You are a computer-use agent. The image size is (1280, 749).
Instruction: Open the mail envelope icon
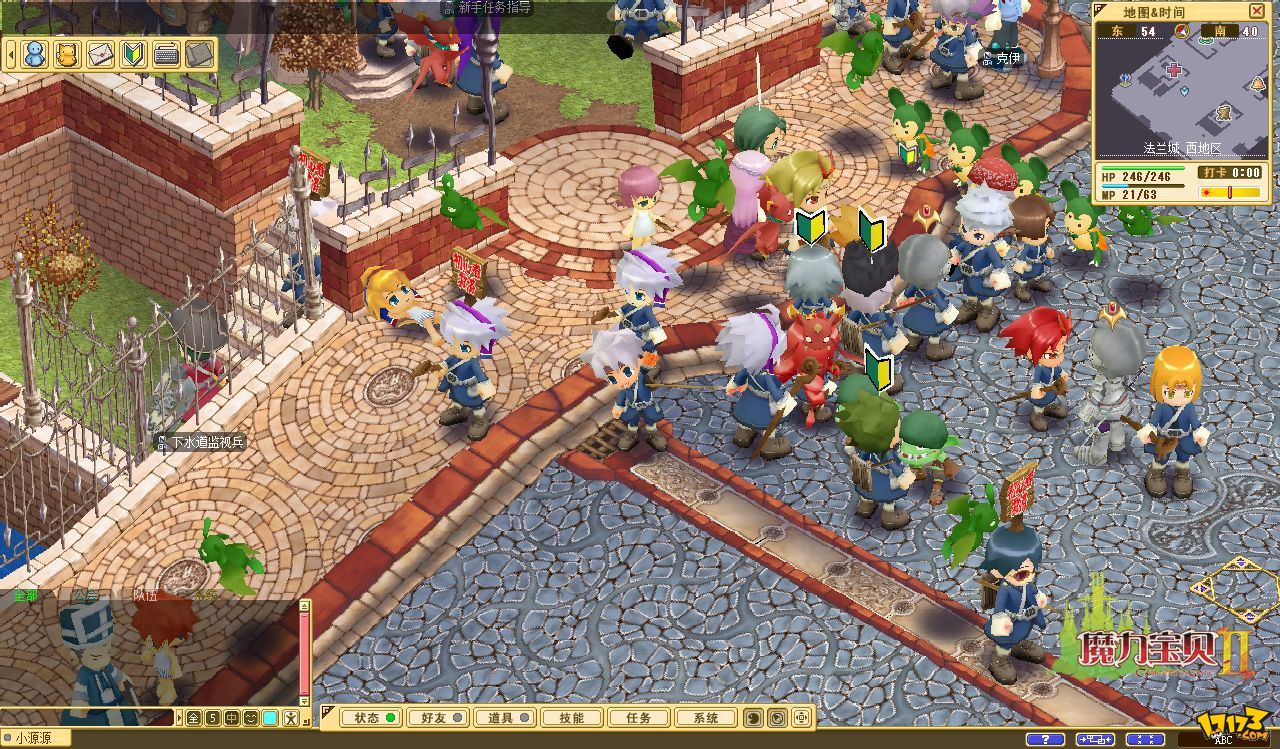[100, 54]
